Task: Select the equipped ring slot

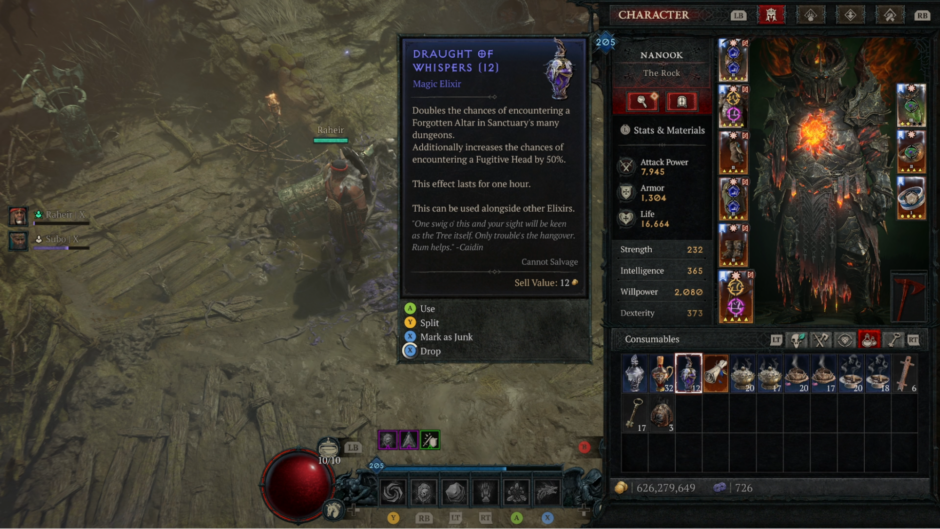Action: click(x=910, y=197)
